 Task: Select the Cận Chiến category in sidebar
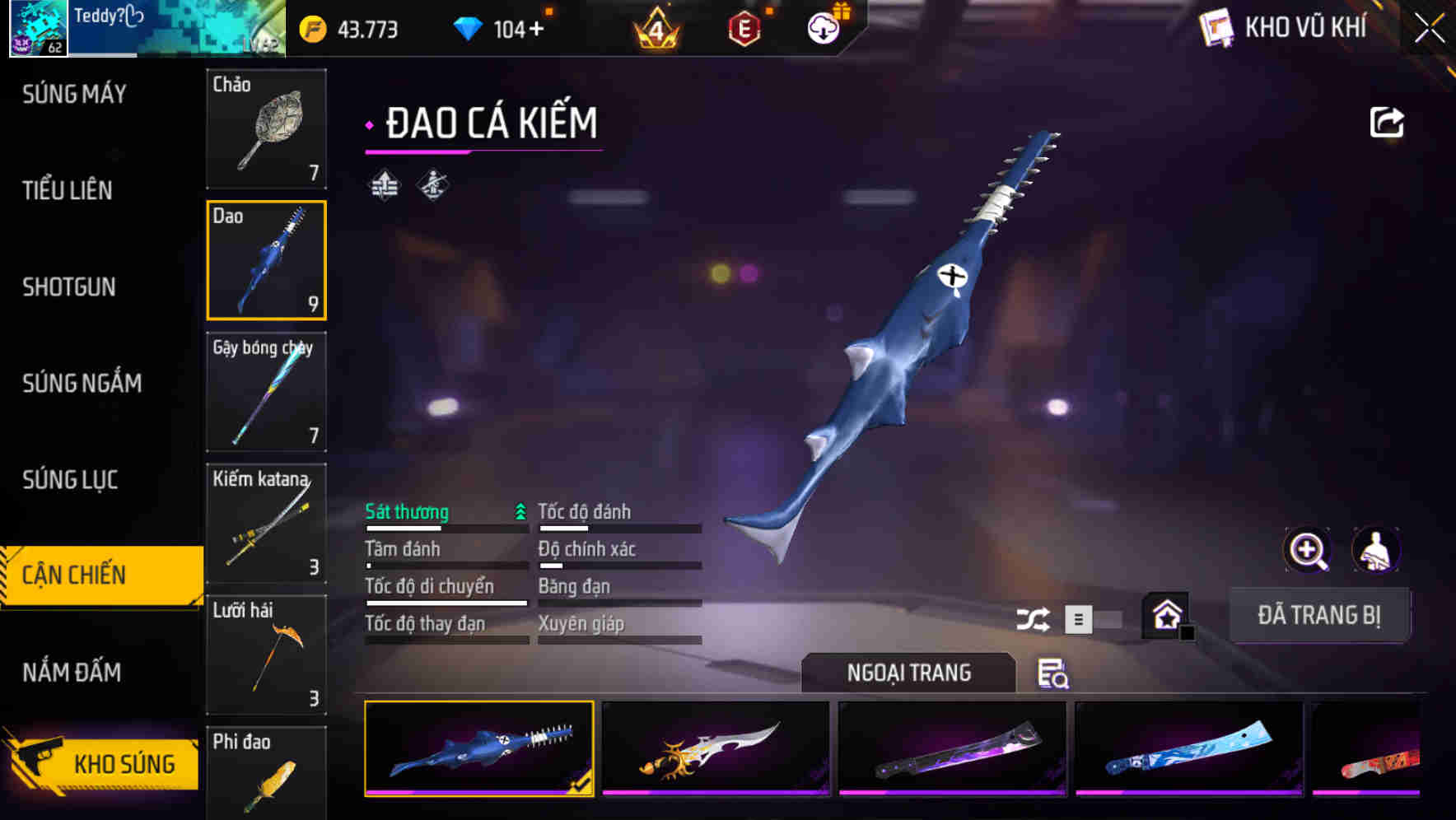[x=76, y=575]
